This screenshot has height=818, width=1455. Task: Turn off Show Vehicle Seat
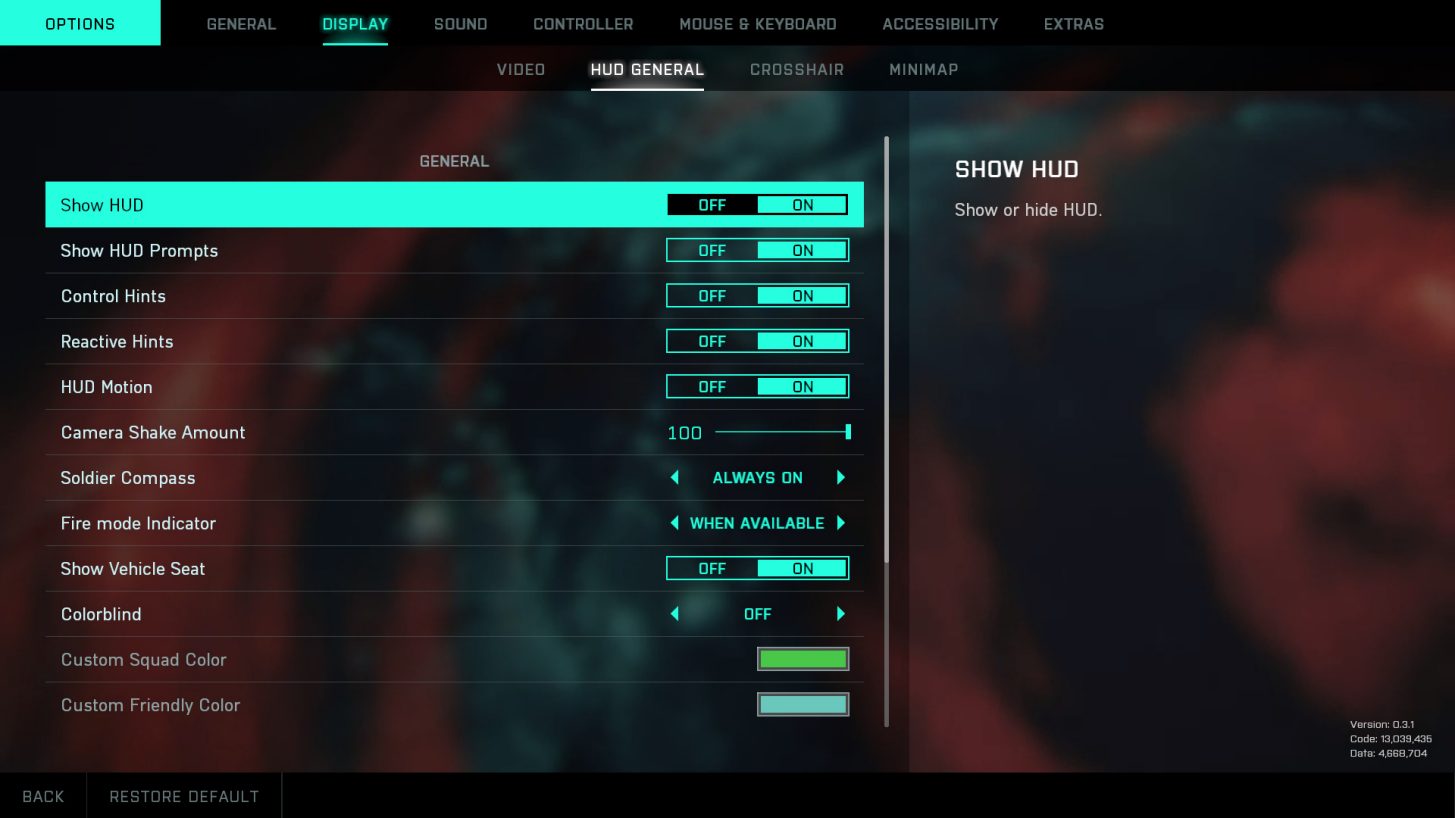click(x=711, y=568)
